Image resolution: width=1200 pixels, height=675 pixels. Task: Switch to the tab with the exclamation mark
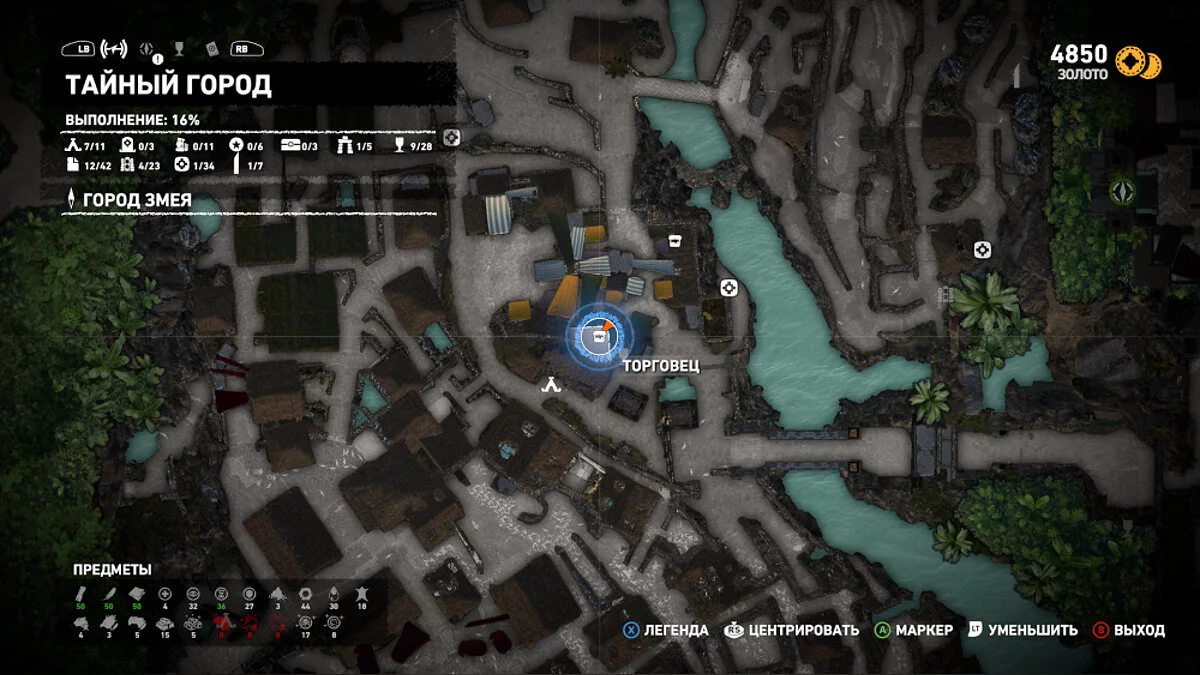click(149, 48)
